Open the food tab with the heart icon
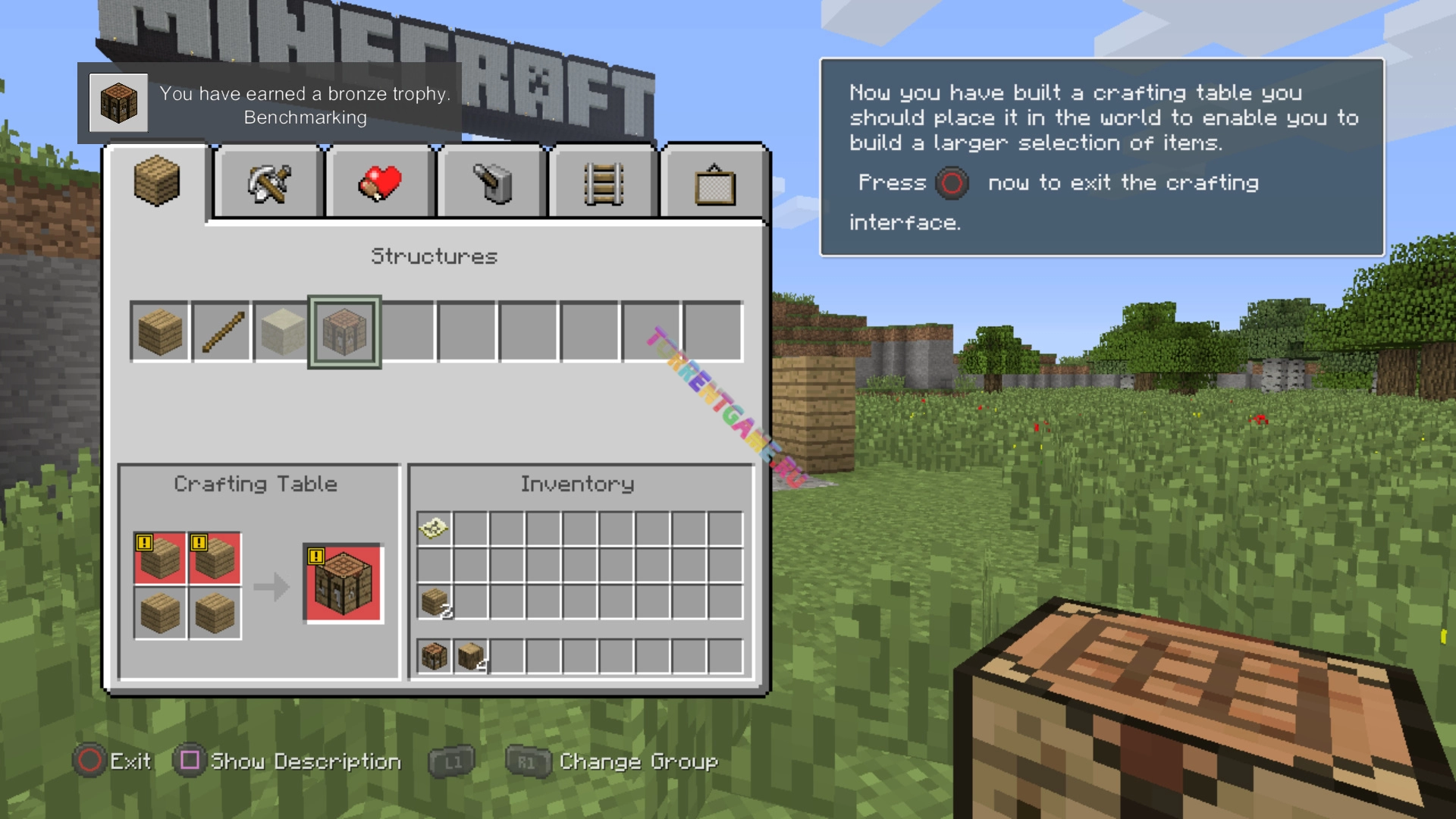The width and height of the screenshot is (1456, 819). click(x=381, y=184)
